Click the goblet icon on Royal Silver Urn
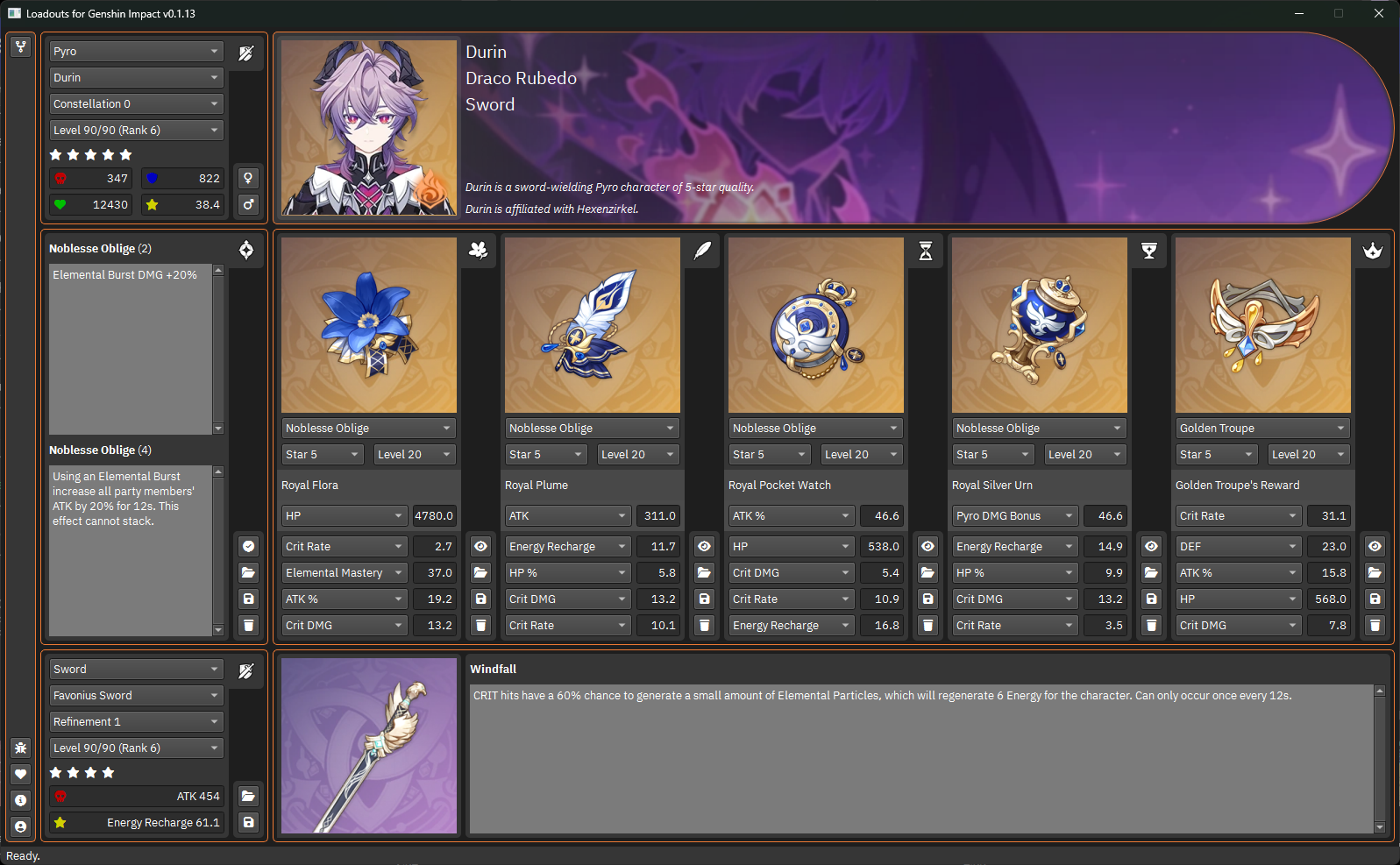Screen dimensions: 1400x865 1149,251
